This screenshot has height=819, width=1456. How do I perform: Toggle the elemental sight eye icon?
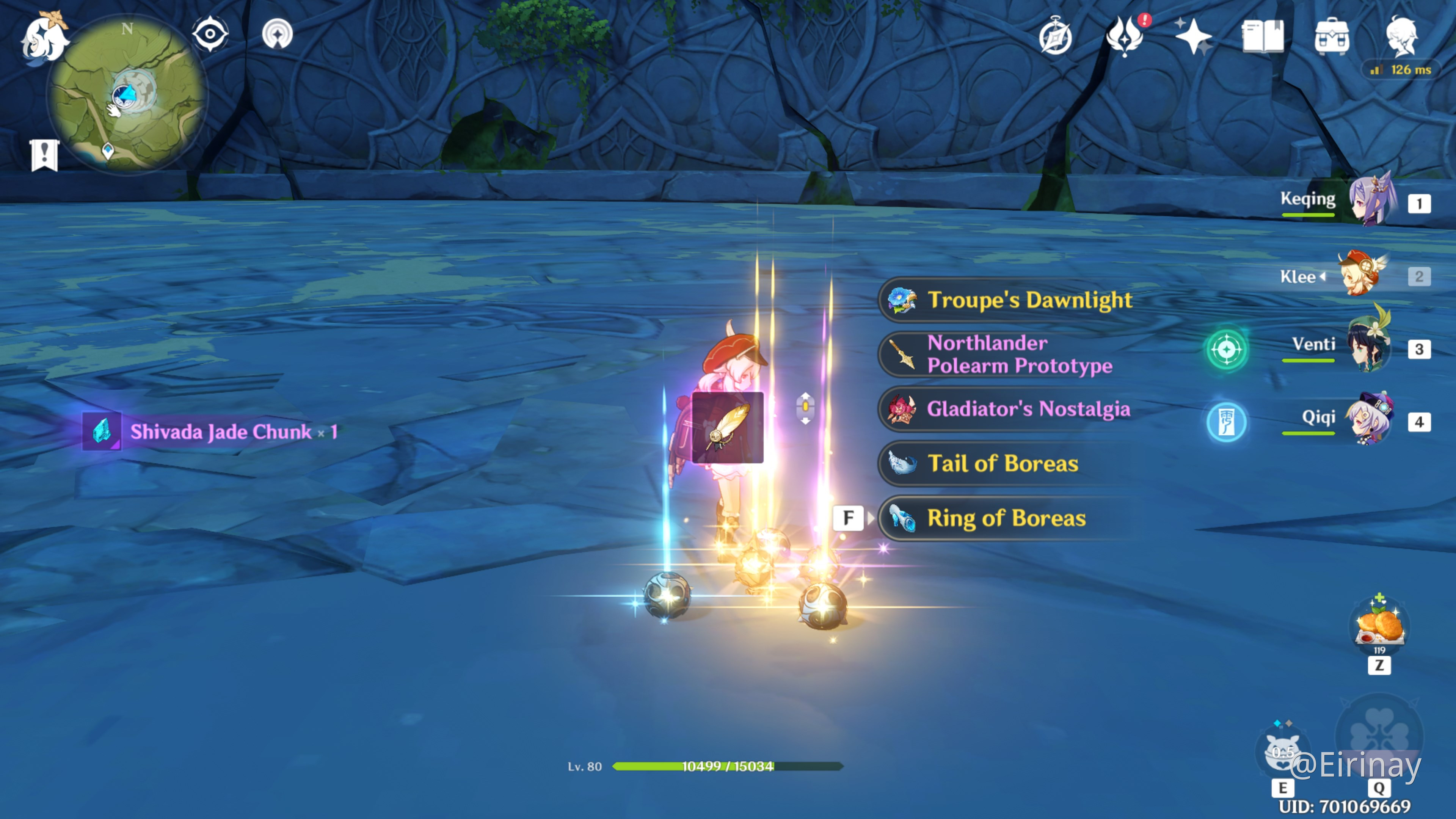[210, 34]
